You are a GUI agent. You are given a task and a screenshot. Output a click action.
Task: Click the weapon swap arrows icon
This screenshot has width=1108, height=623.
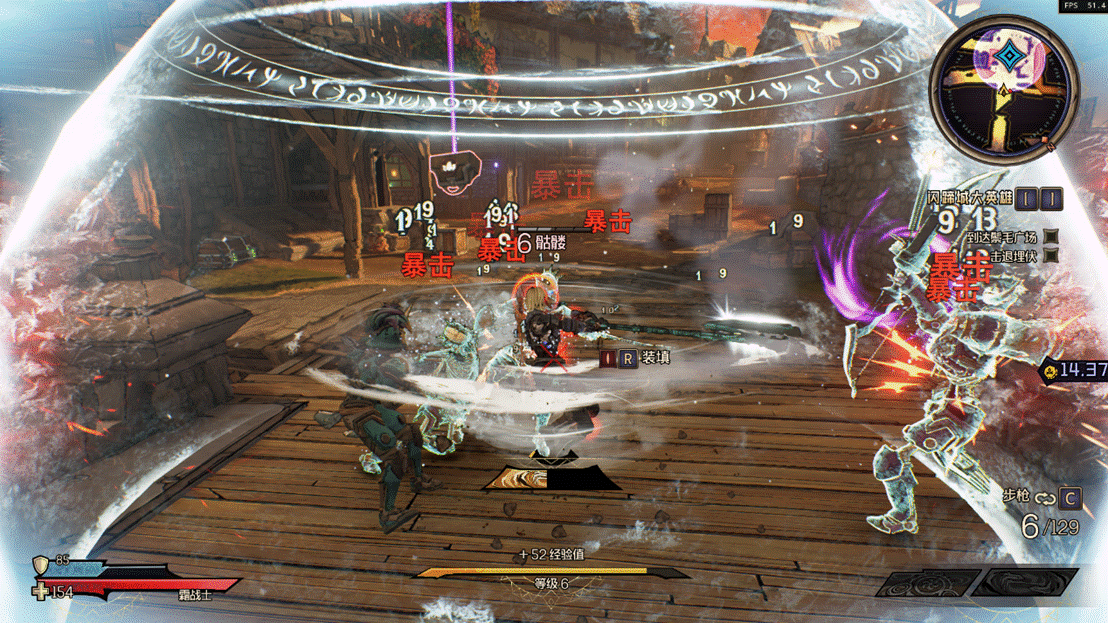tap(1045, 498)
